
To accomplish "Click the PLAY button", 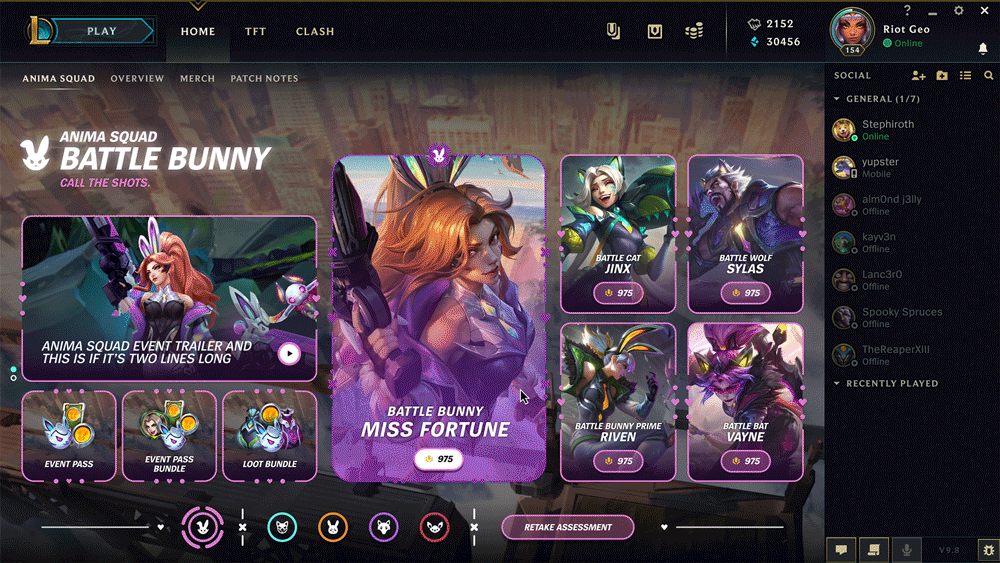I will tap(102, 31).
